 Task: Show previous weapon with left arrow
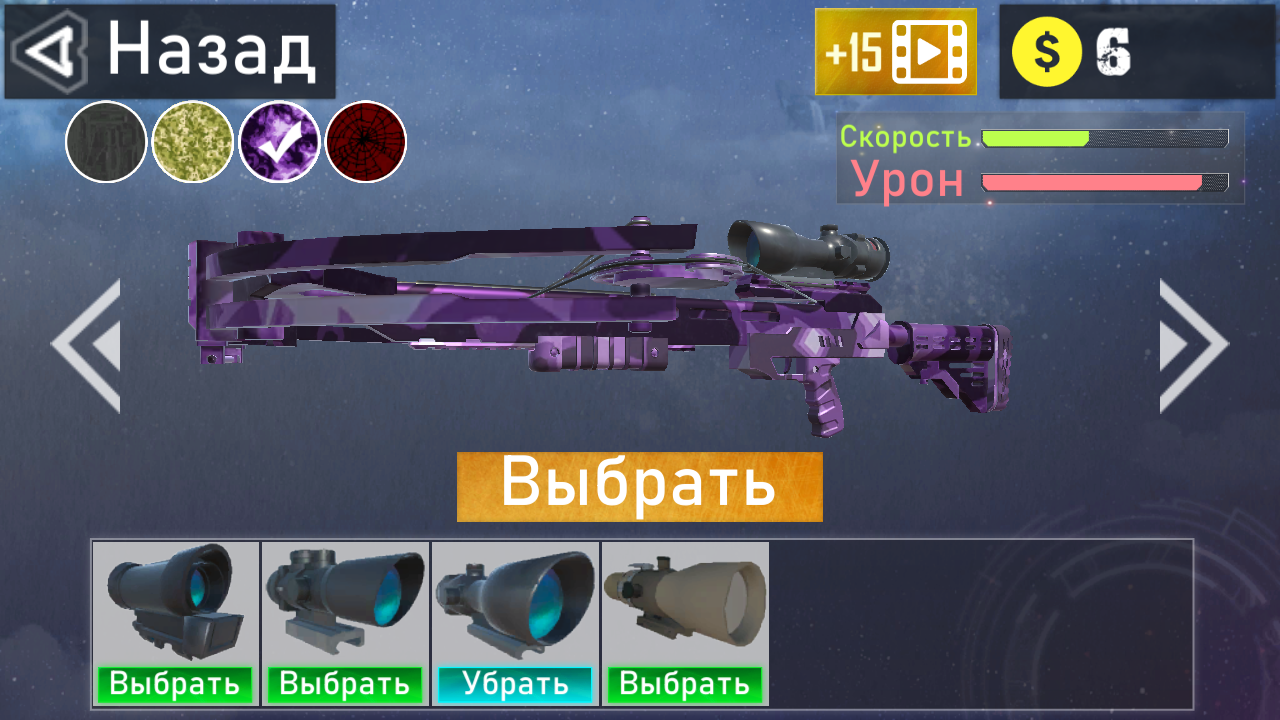[x=84, y=345]
